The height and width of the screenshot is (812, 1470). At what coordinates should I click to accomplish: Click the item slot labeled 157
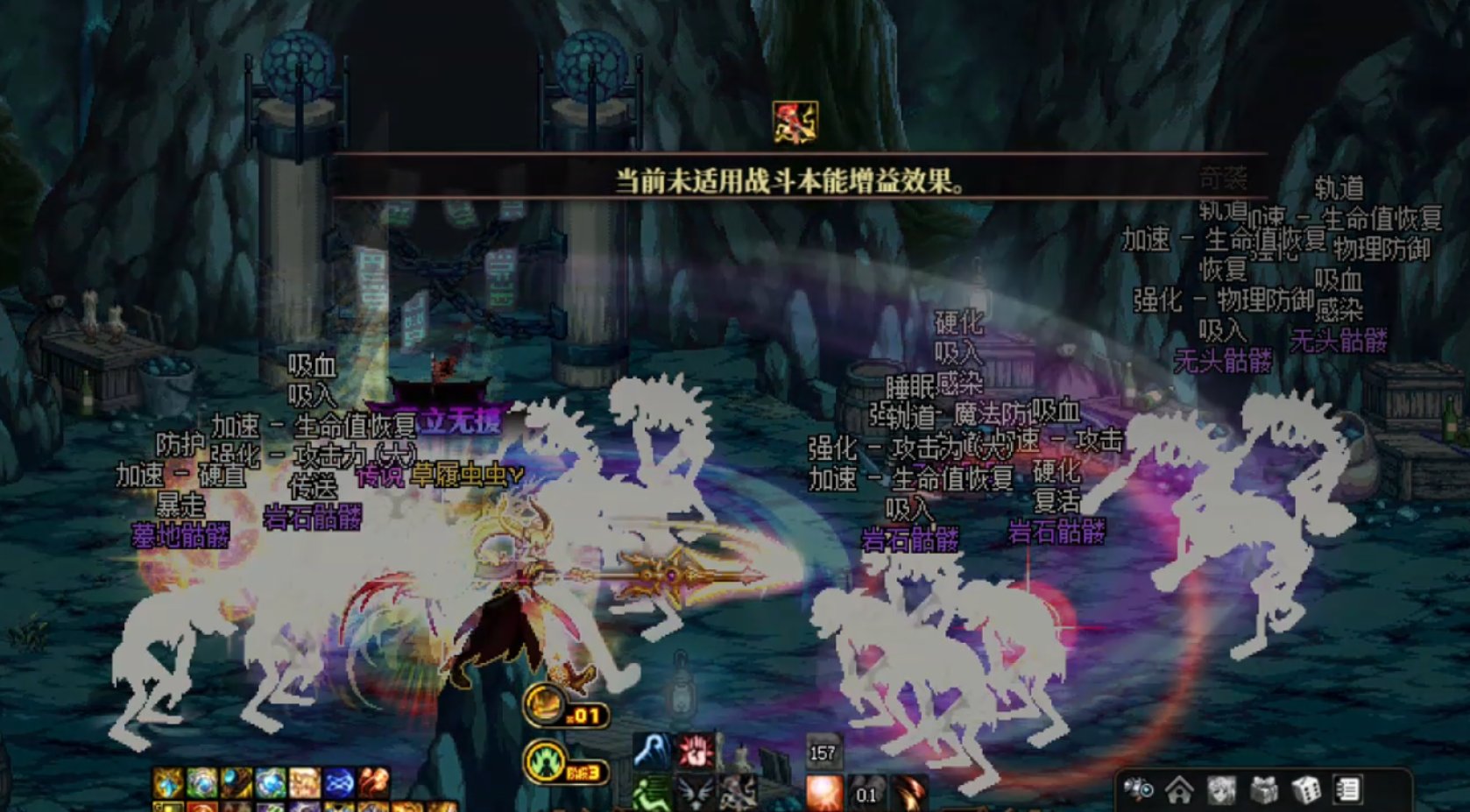823,752
